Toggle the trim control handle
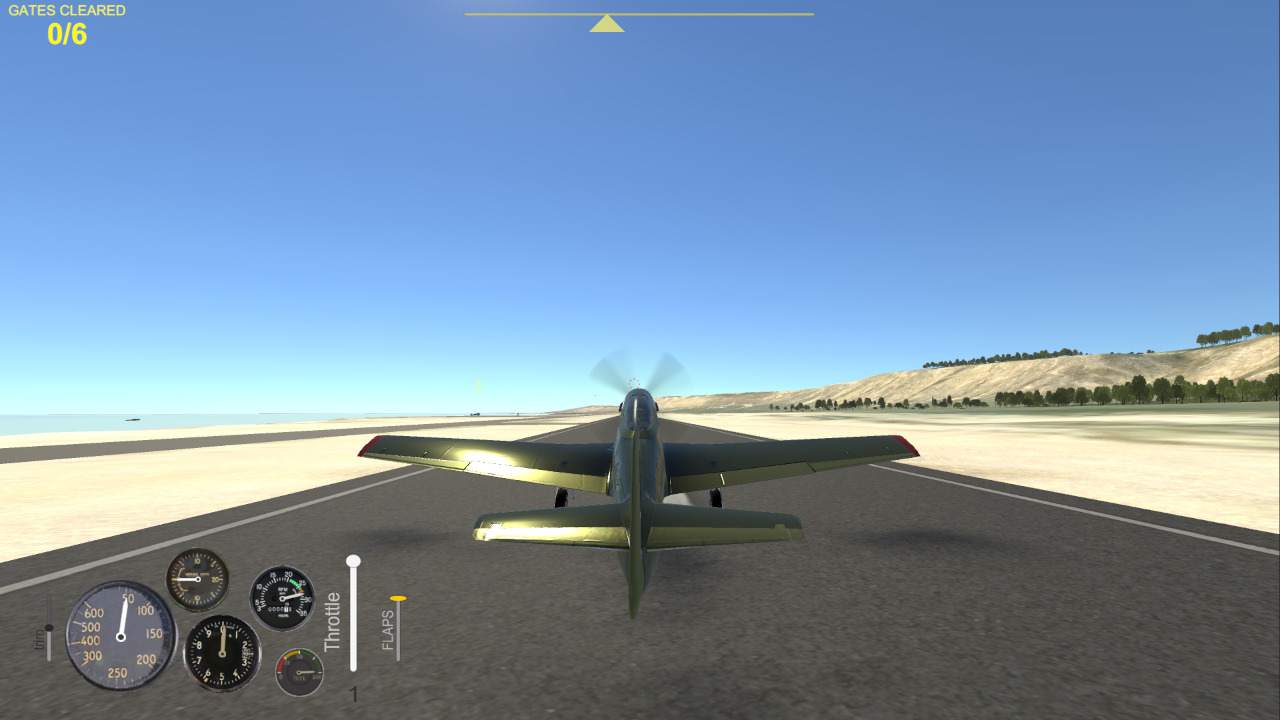Screen dimensions: 1280x720 point(47,625)
